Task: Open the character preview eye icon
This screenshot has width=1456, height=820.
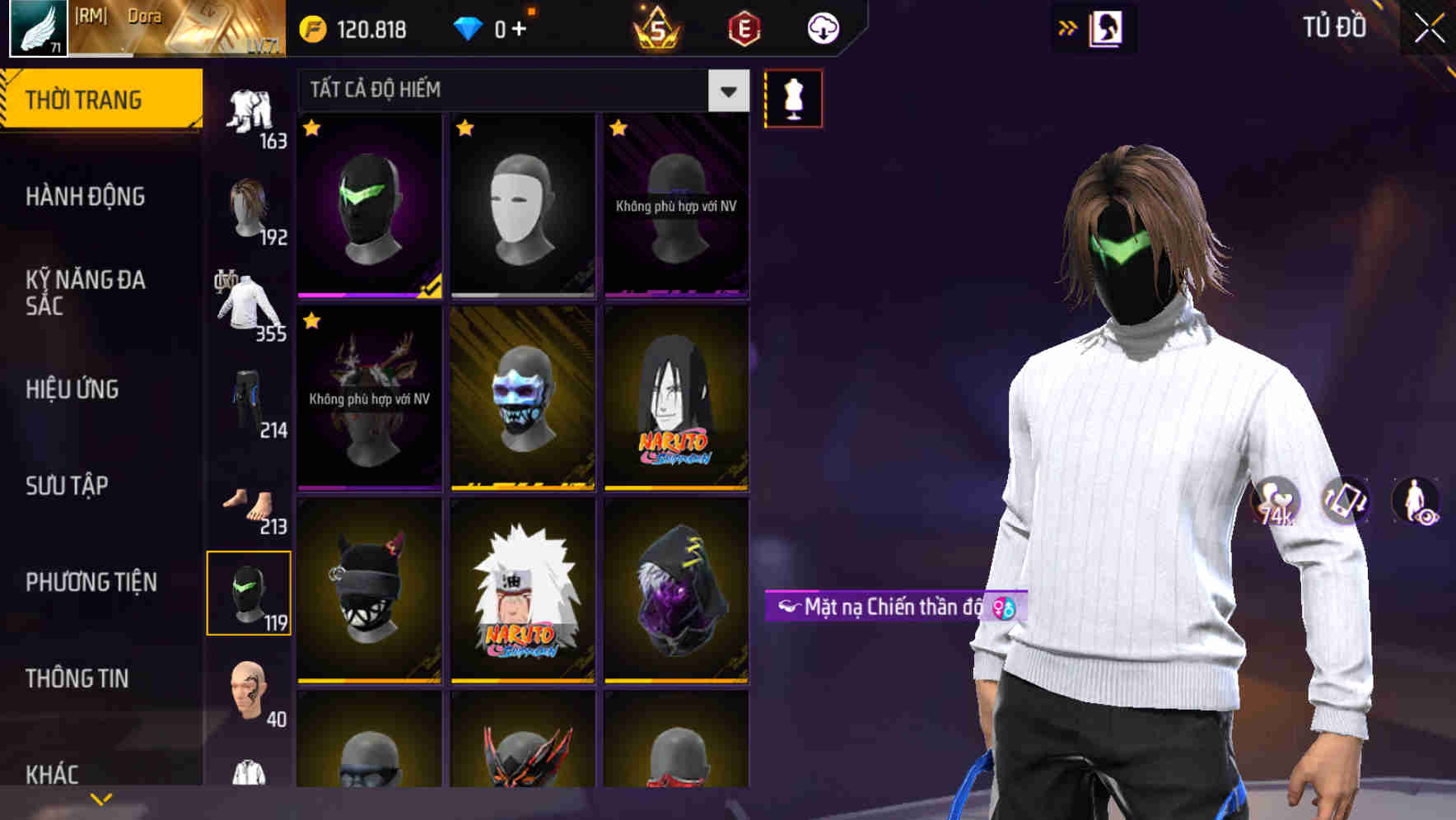Action: (1414, 498)
